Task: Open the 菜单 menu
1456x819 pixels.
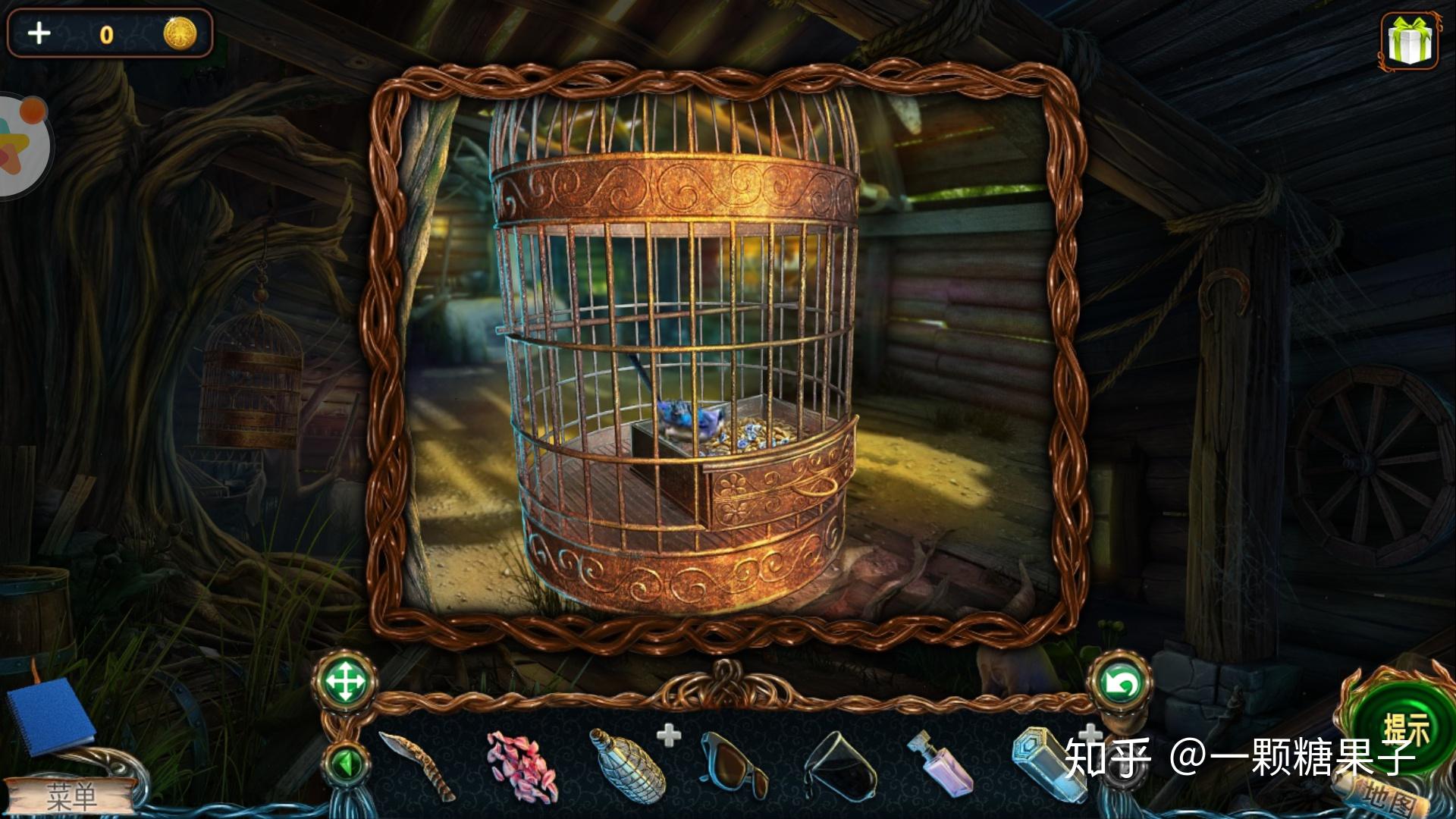Action: pos(71,796)
